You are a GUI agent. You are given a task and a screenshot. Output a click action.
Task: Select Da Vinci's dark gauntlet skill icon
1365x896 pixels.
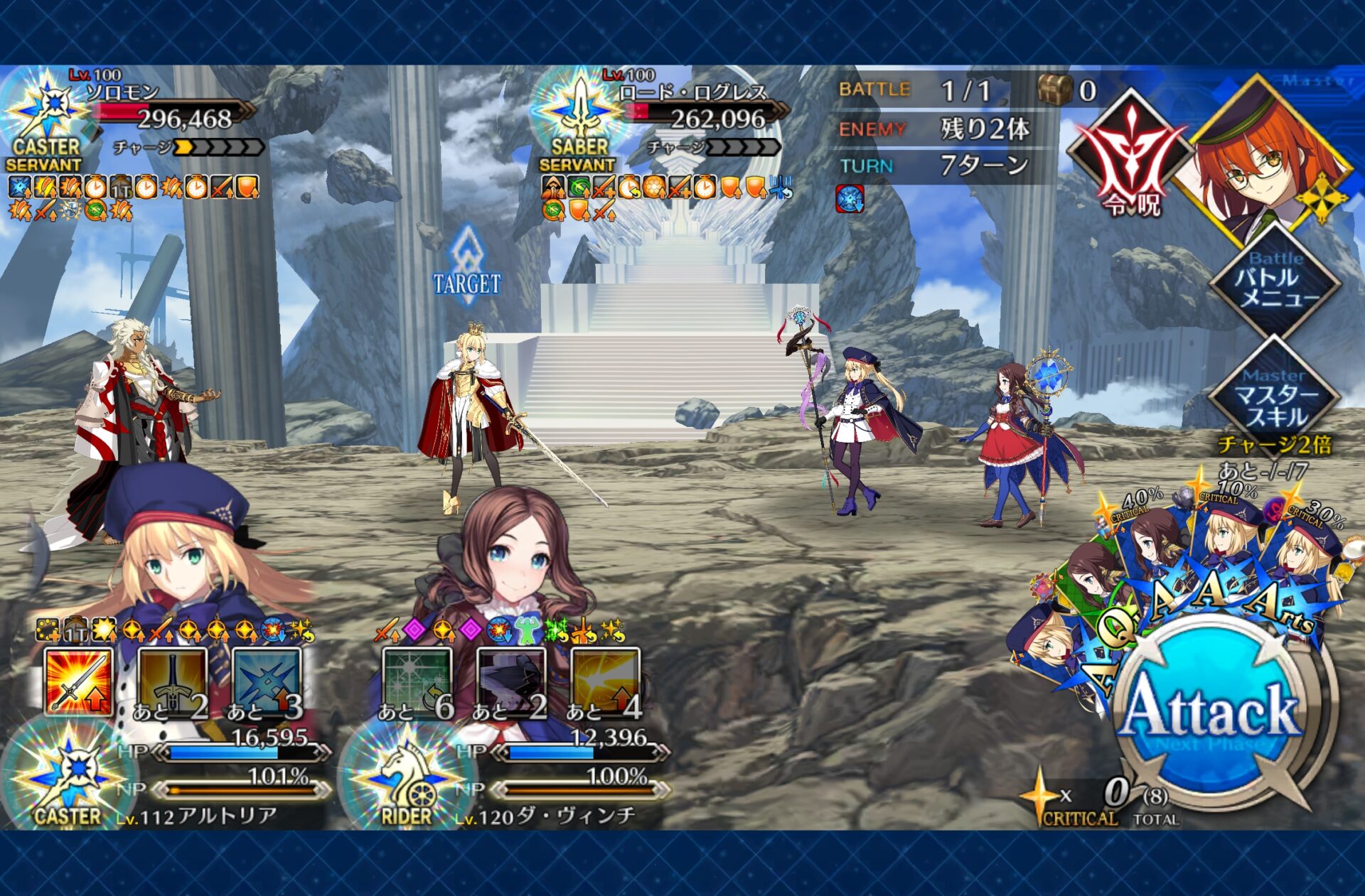[511, 682]
